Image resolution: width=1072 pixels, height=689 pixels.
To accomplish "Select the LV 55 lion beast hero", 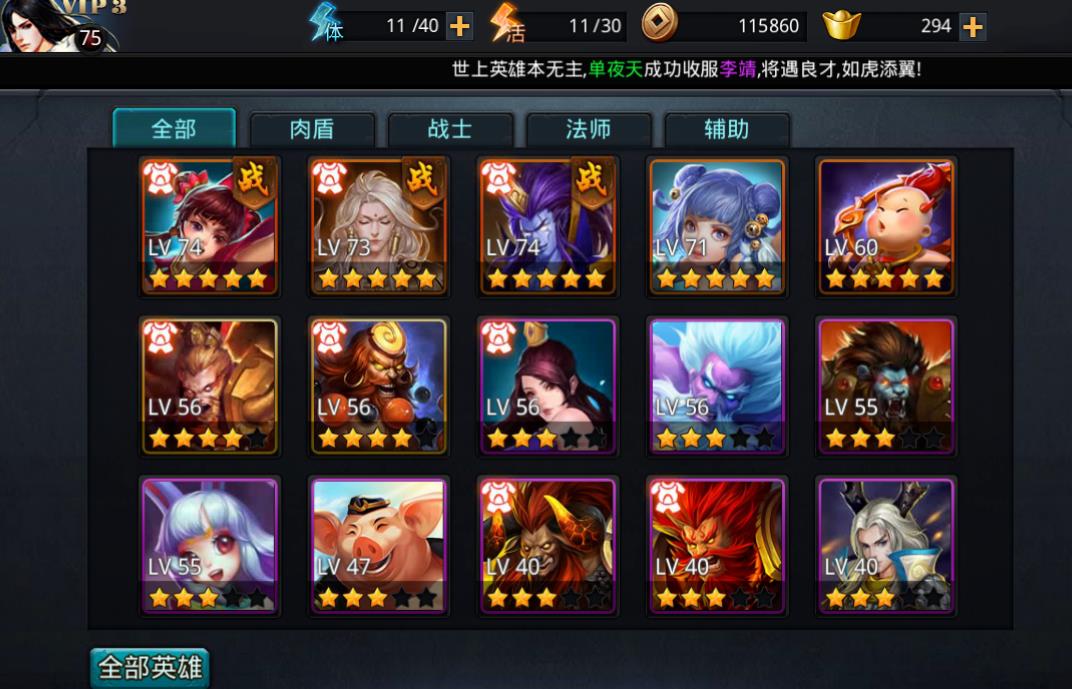I will pyautogui.click(x=886, y=385).
